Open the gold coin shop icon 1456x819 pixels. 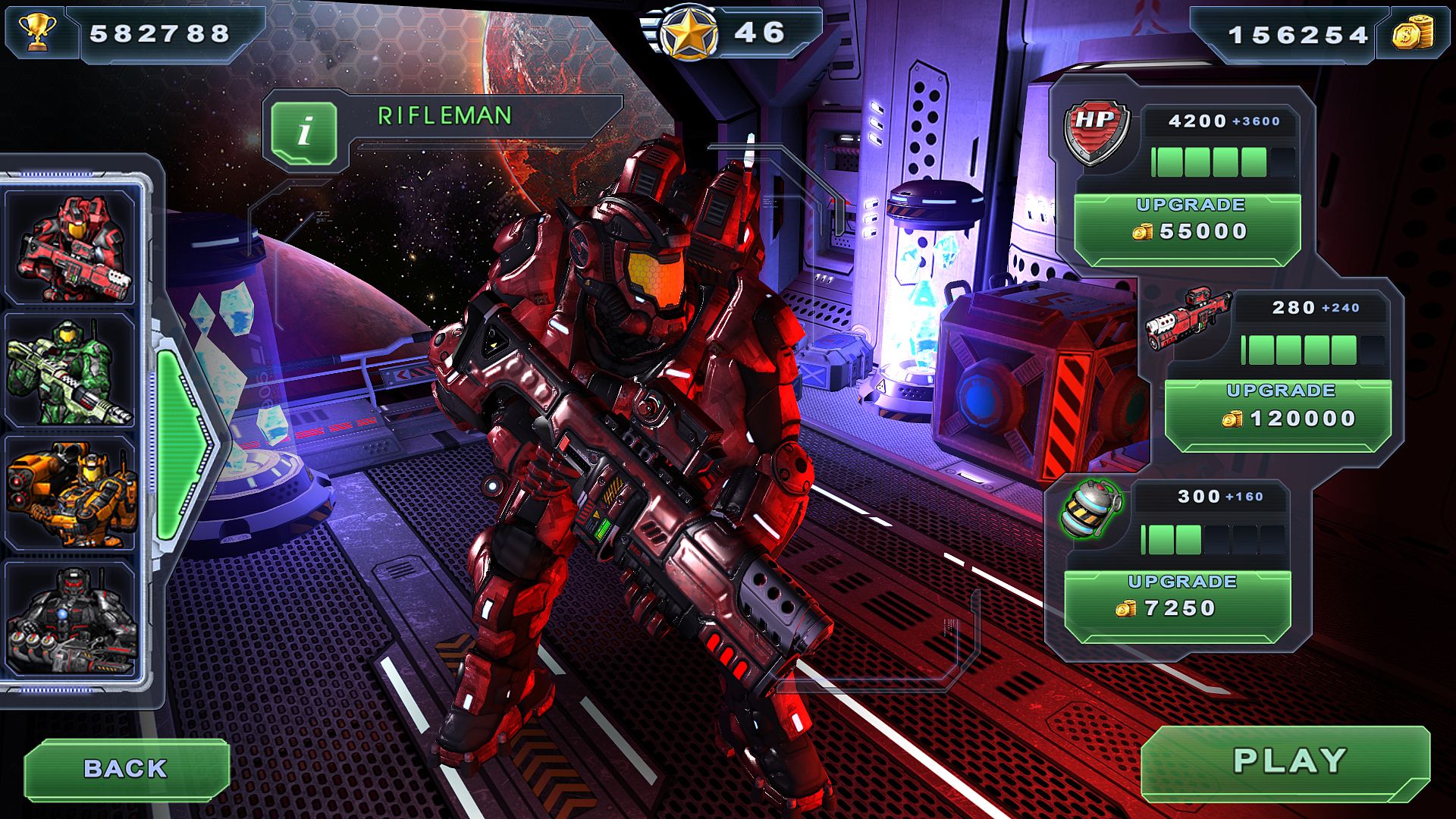tap(1413, 35)
